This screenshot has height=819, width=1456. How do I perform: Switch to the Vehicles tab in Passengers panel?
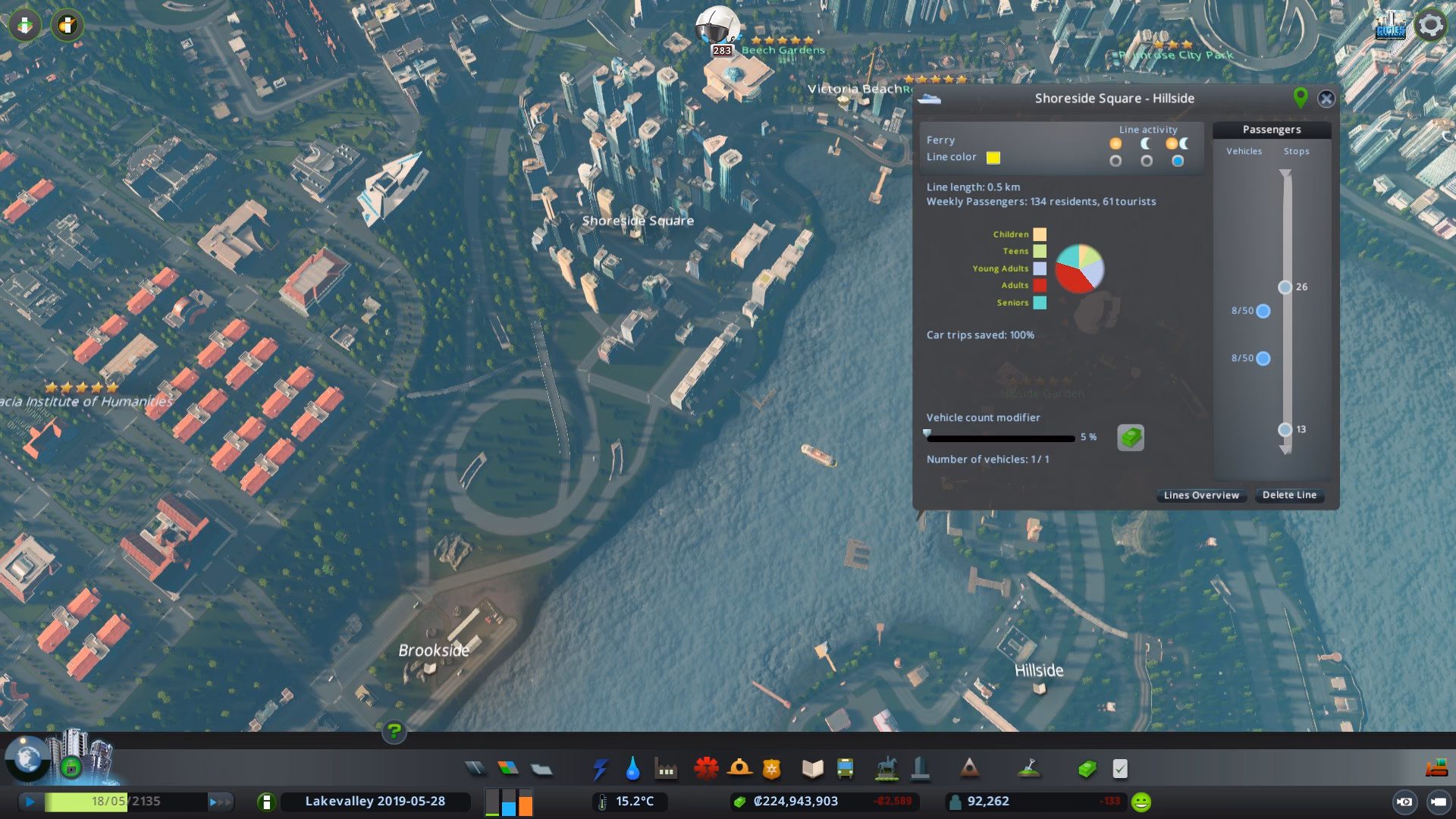click(x=1244, y=151)
